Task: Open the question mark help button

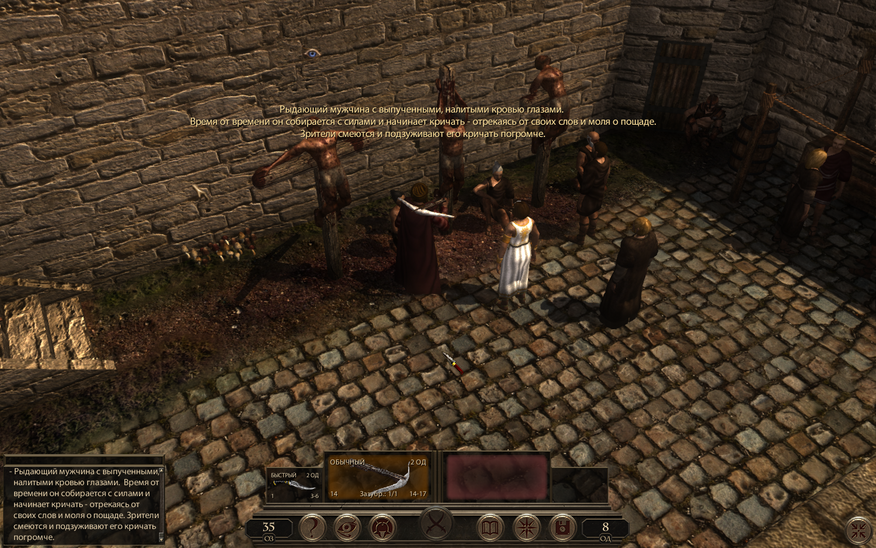Action: (312, 526)
